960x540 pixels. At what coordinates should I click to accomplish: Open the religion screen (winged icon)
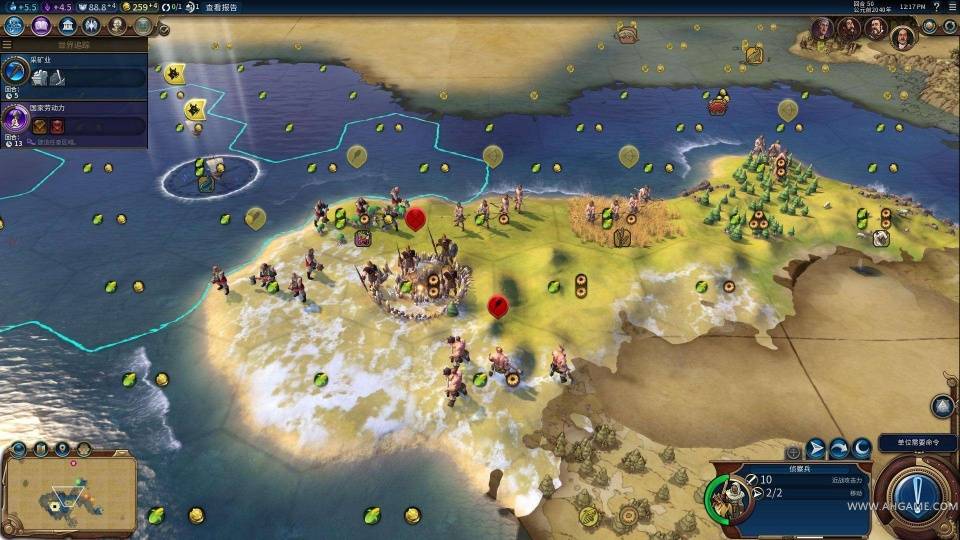point(93,26)
